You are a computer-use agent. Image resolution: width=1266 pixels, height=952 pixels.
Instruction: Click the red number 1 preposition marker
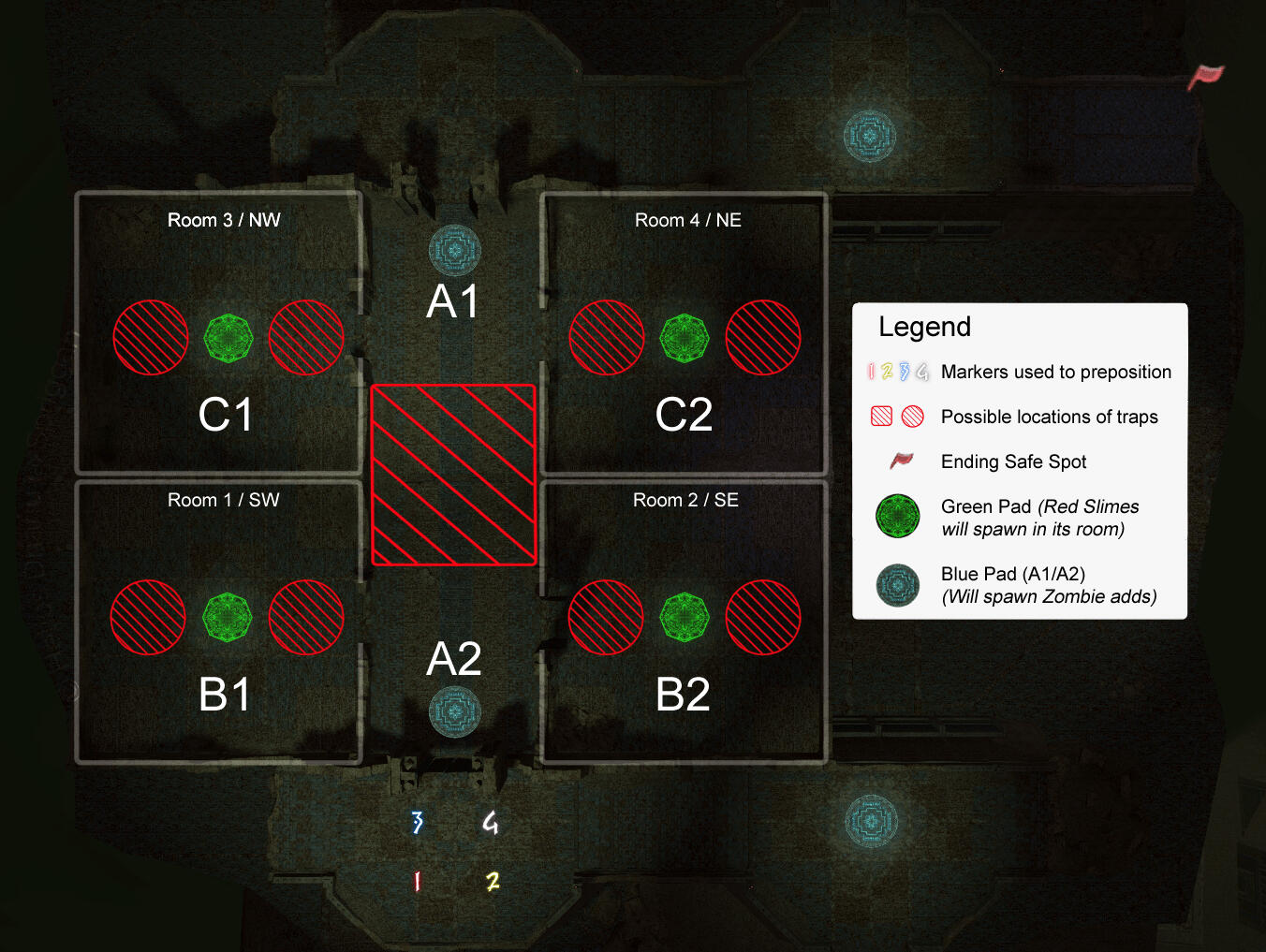(417, 881)
